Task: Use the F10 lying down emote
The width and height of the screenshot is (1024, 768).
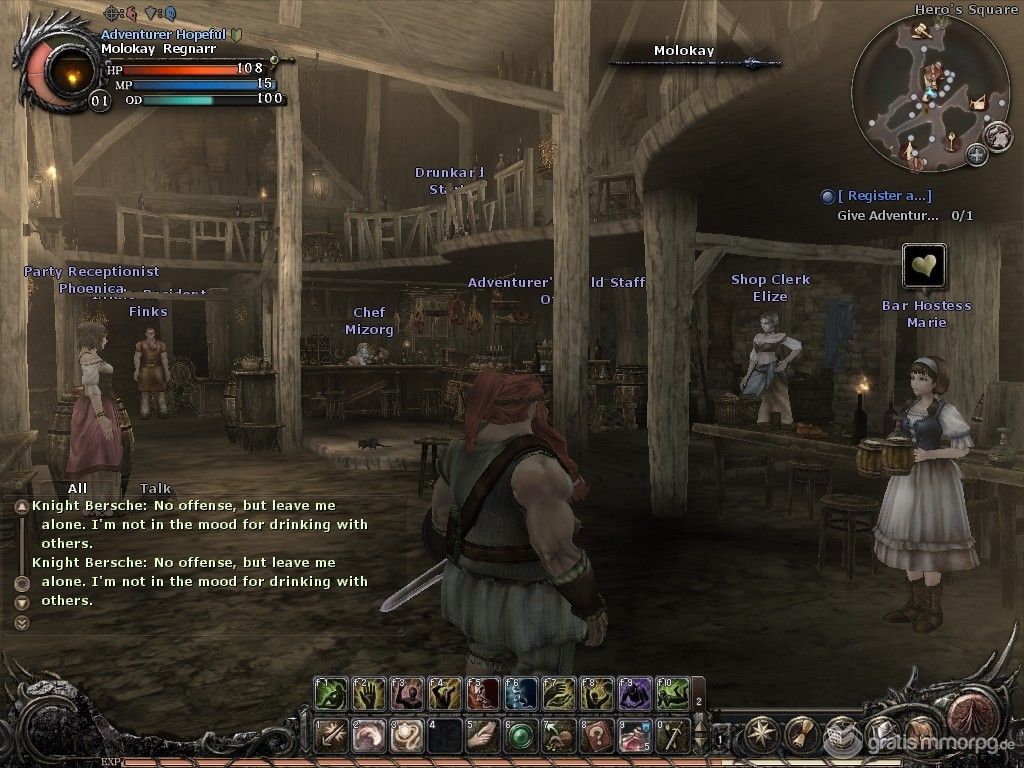Action: (672, 693)
